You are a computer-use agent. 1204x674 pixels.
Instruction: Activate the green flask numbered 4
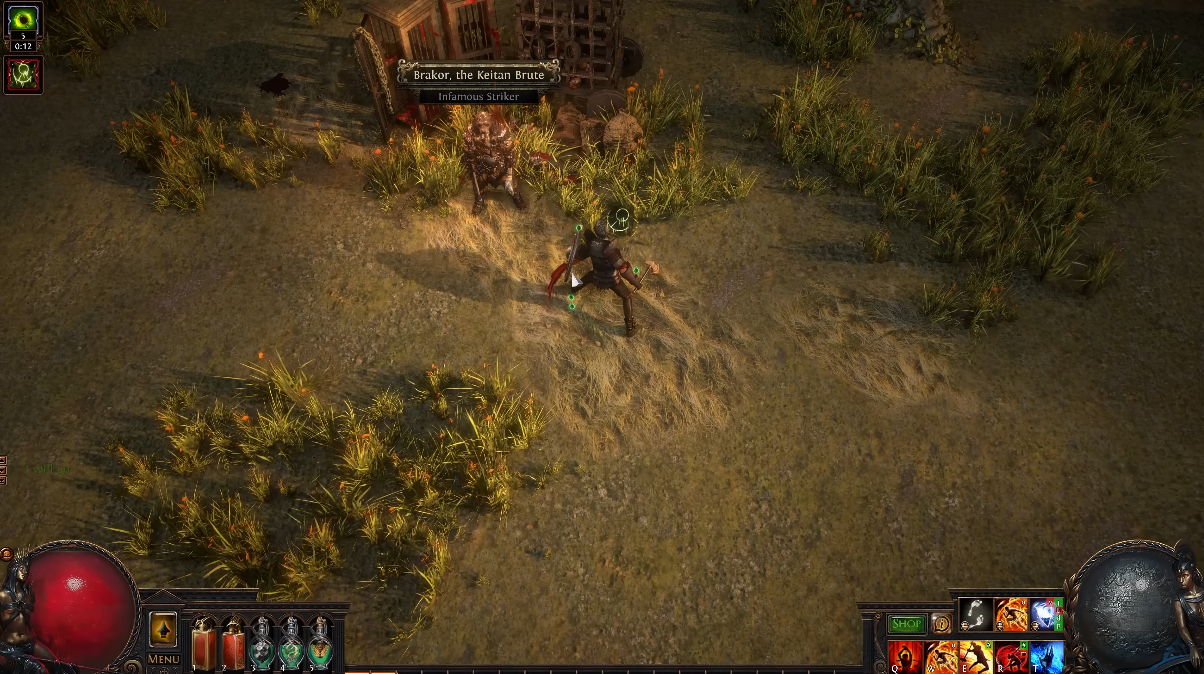(291, 643)
